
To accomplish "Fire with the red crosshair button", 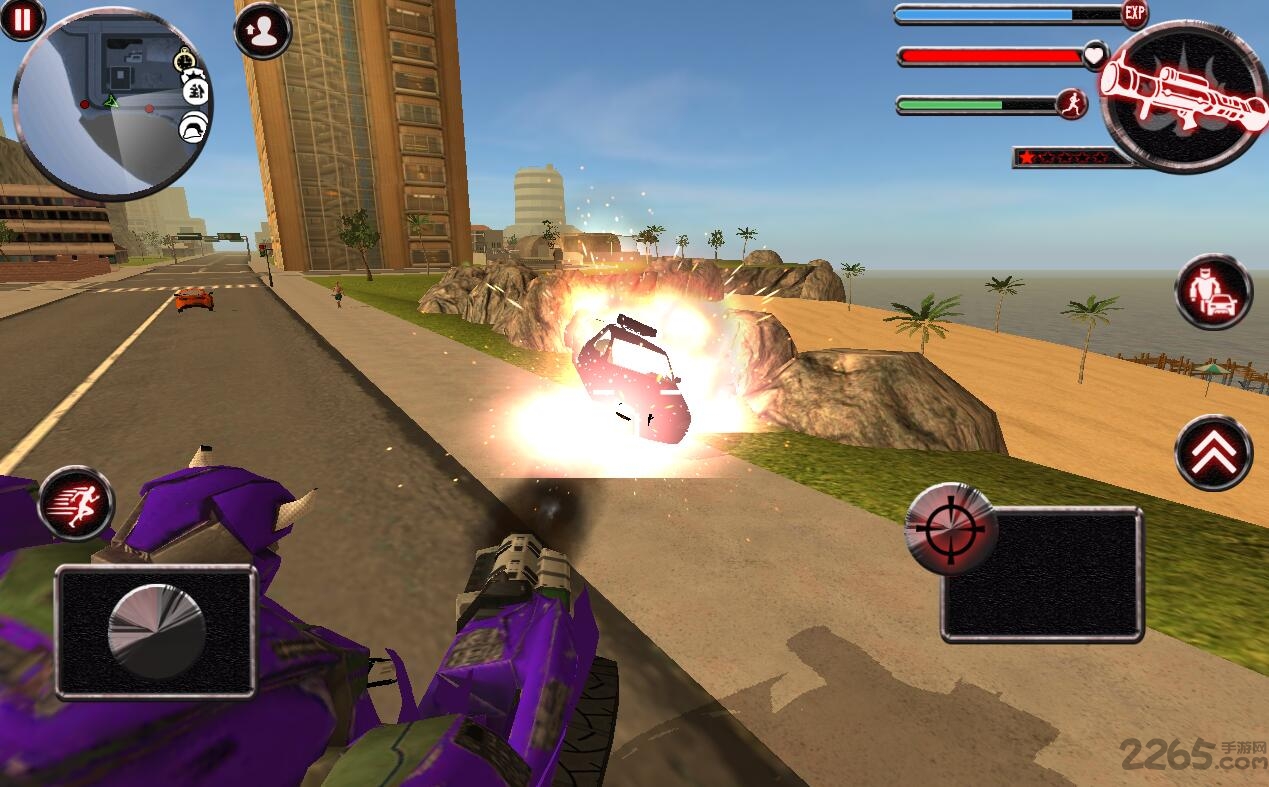I will click(945, 528).
